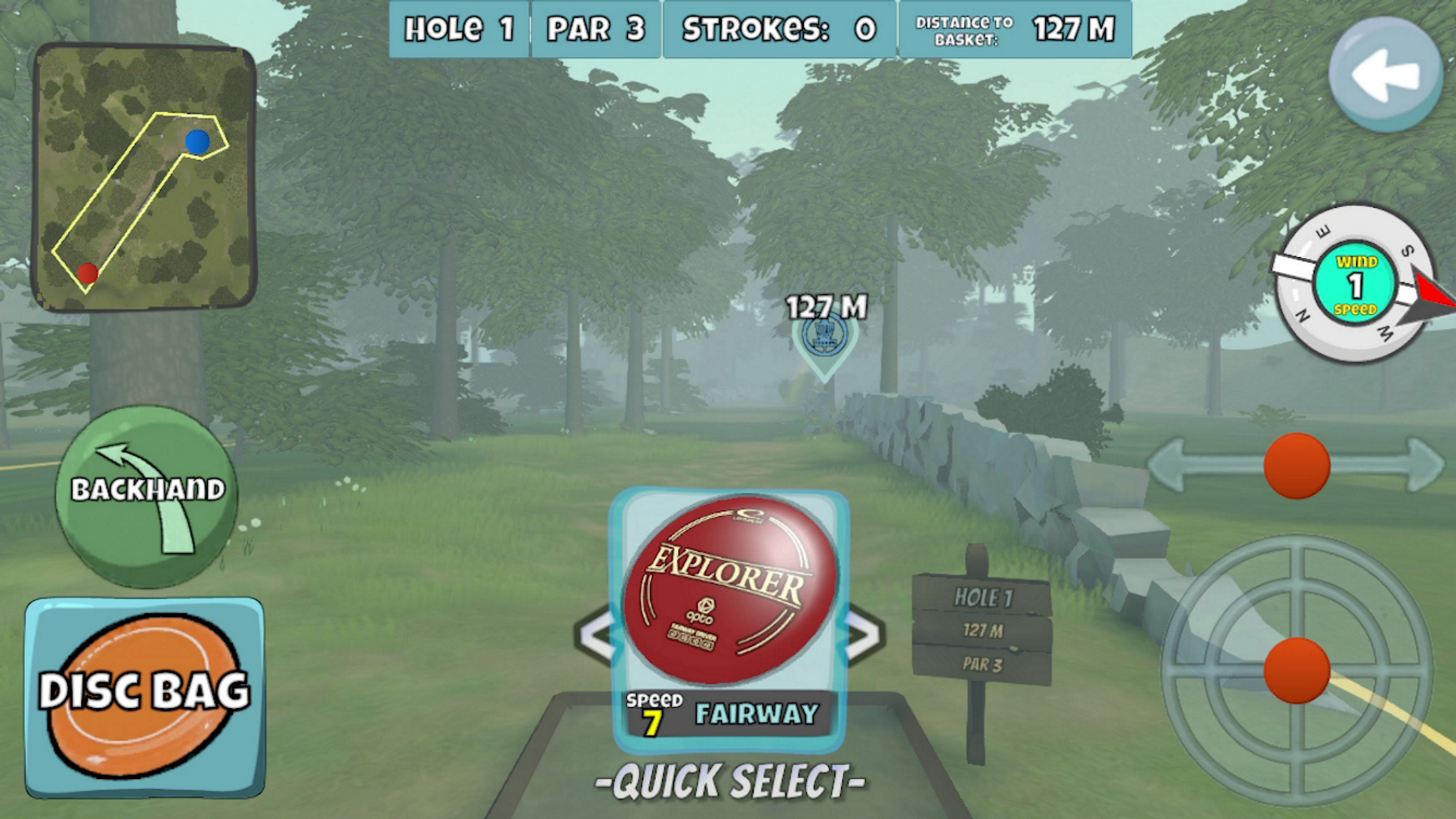Screen dimensions: 1456x819
Task: Open the Disc Bag
Action: tap(144, 697)
